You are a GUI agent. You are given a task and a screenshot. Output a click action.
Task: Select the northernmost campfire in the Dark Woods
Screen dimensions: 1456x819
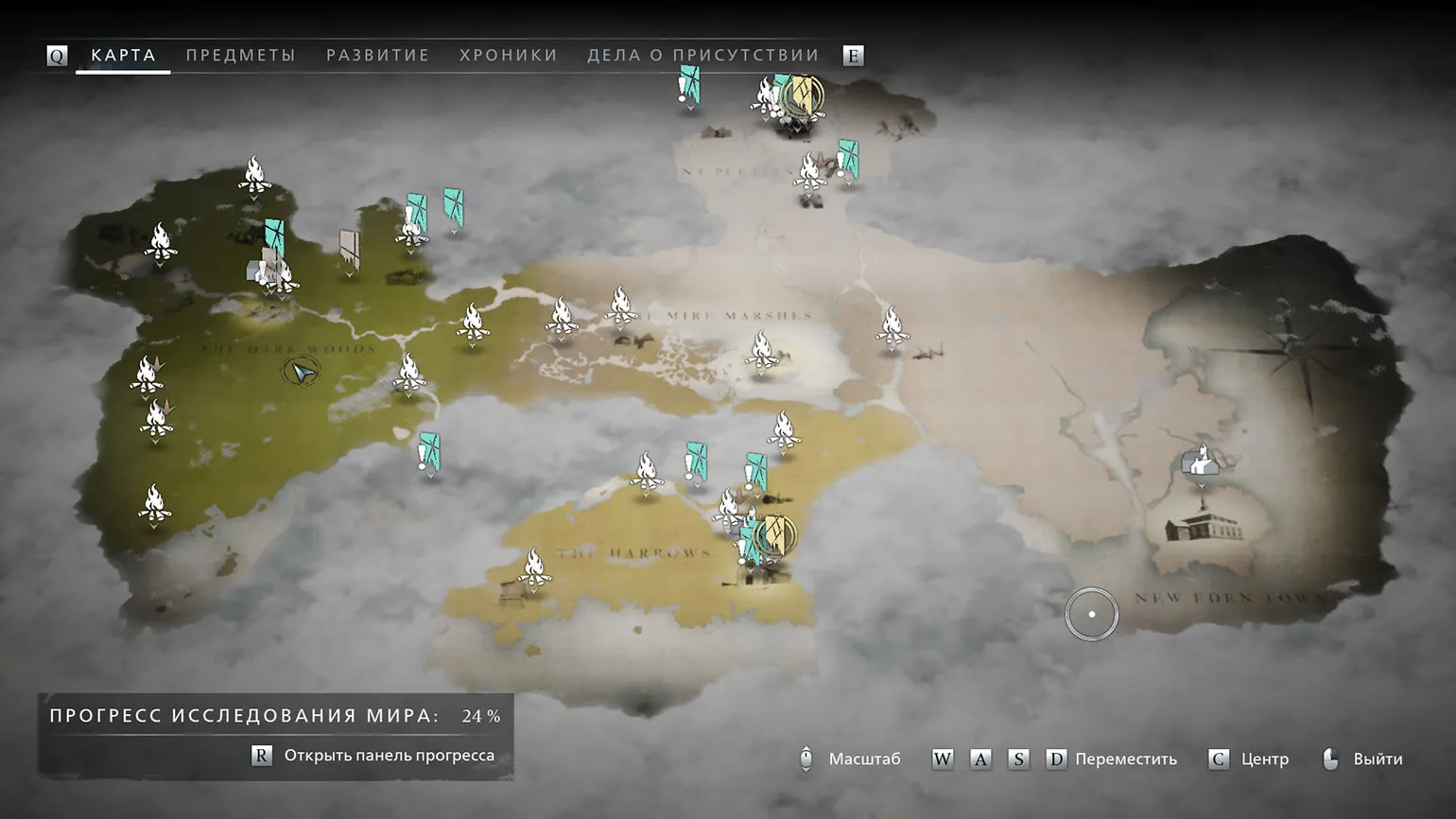254,175
